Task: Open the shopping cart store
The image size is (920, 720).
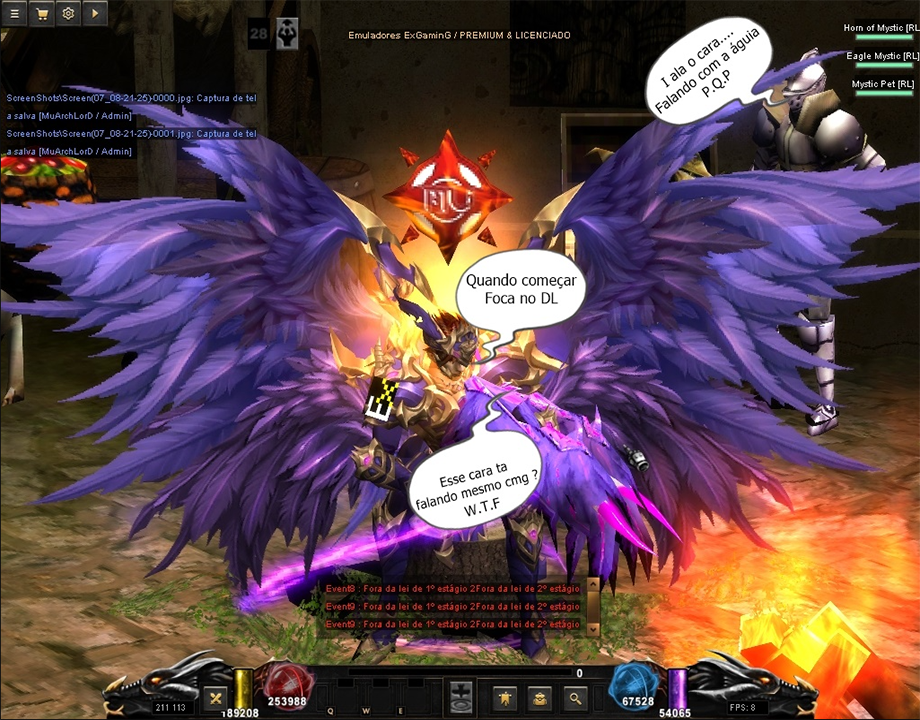Action: pos(42,14)
